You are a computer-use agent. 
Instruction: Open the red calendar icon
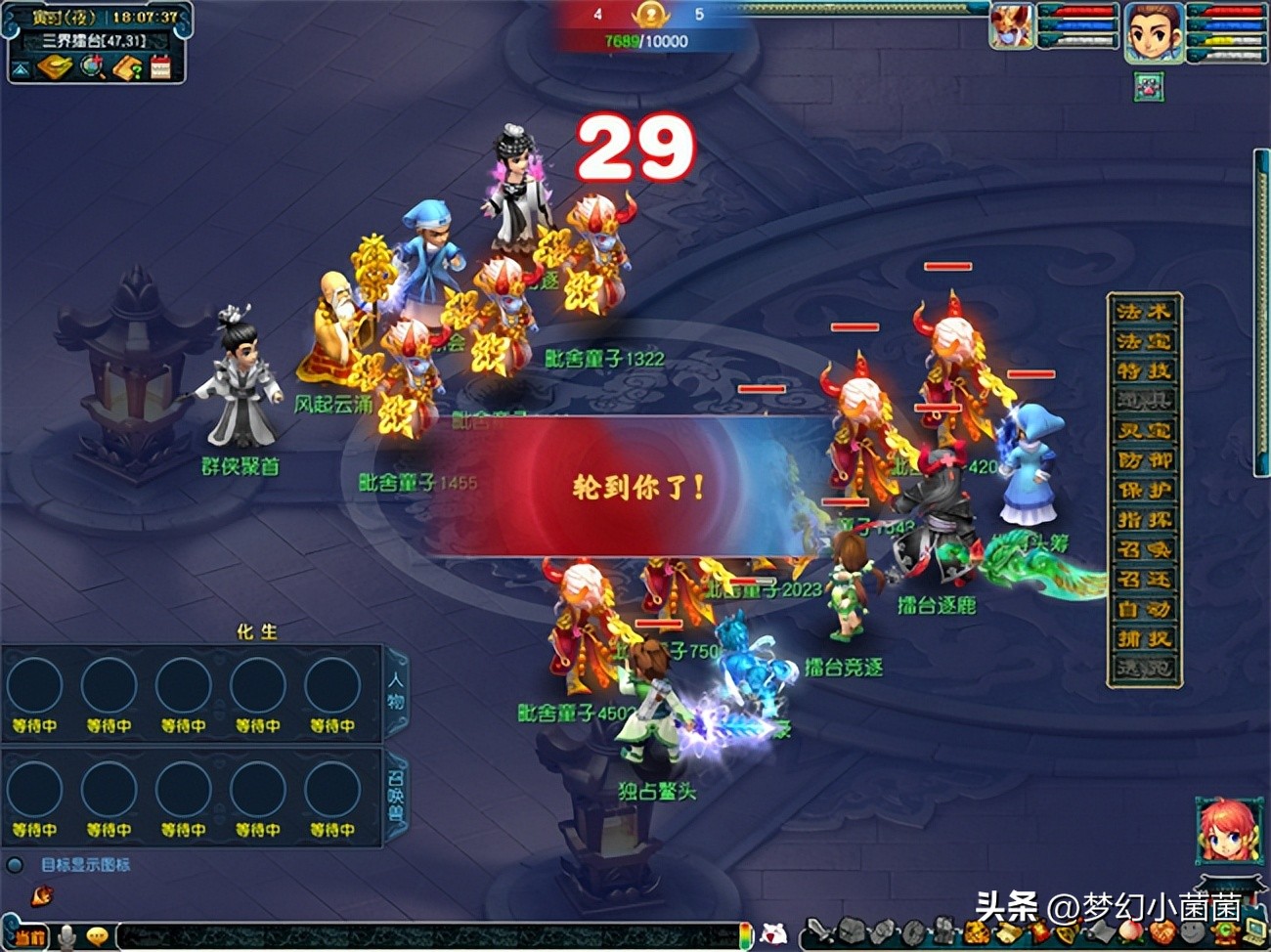pos(161,67)
